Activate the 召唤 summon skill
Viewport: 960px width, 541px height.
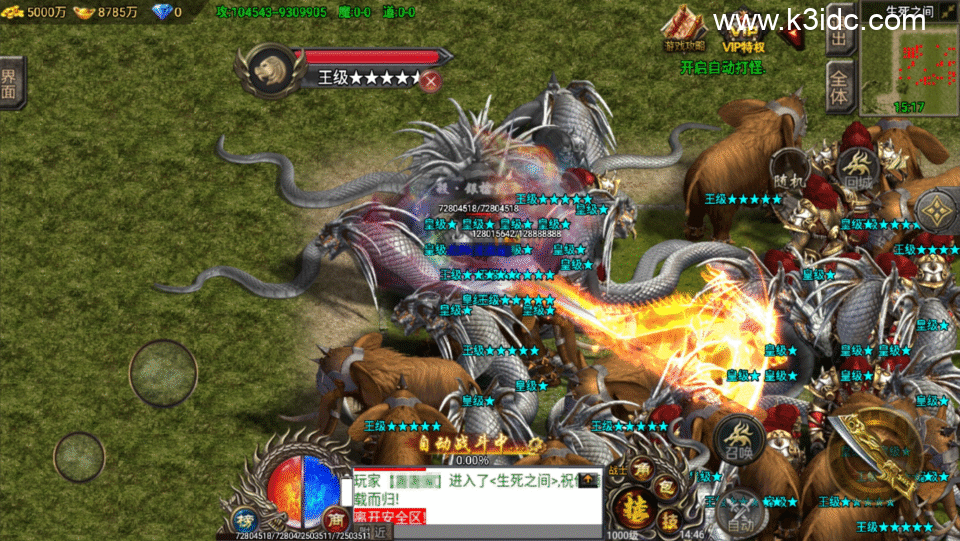(x=739, y=438)
